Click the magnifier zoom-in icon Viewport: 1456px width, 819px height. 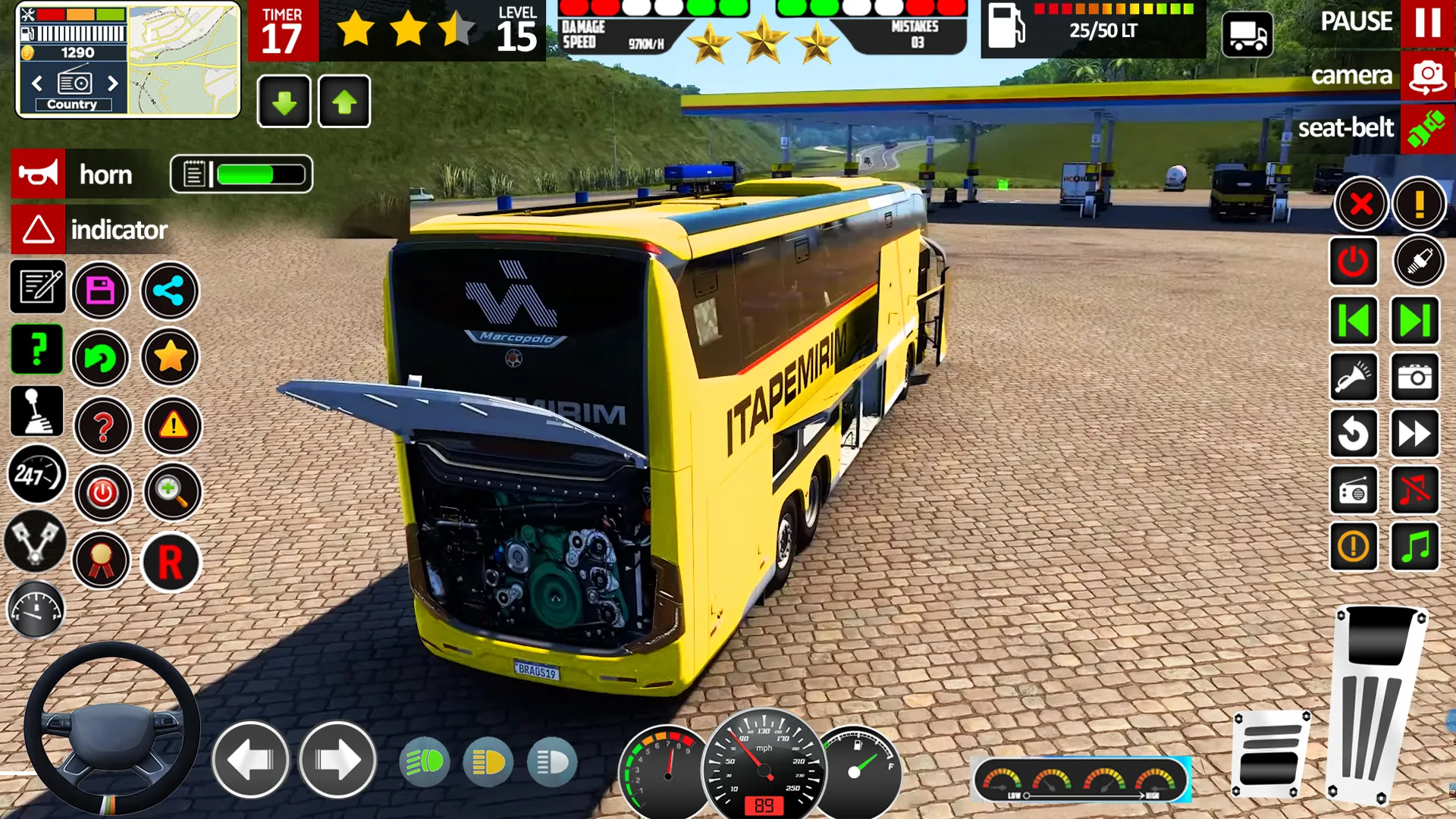[172, 493]
